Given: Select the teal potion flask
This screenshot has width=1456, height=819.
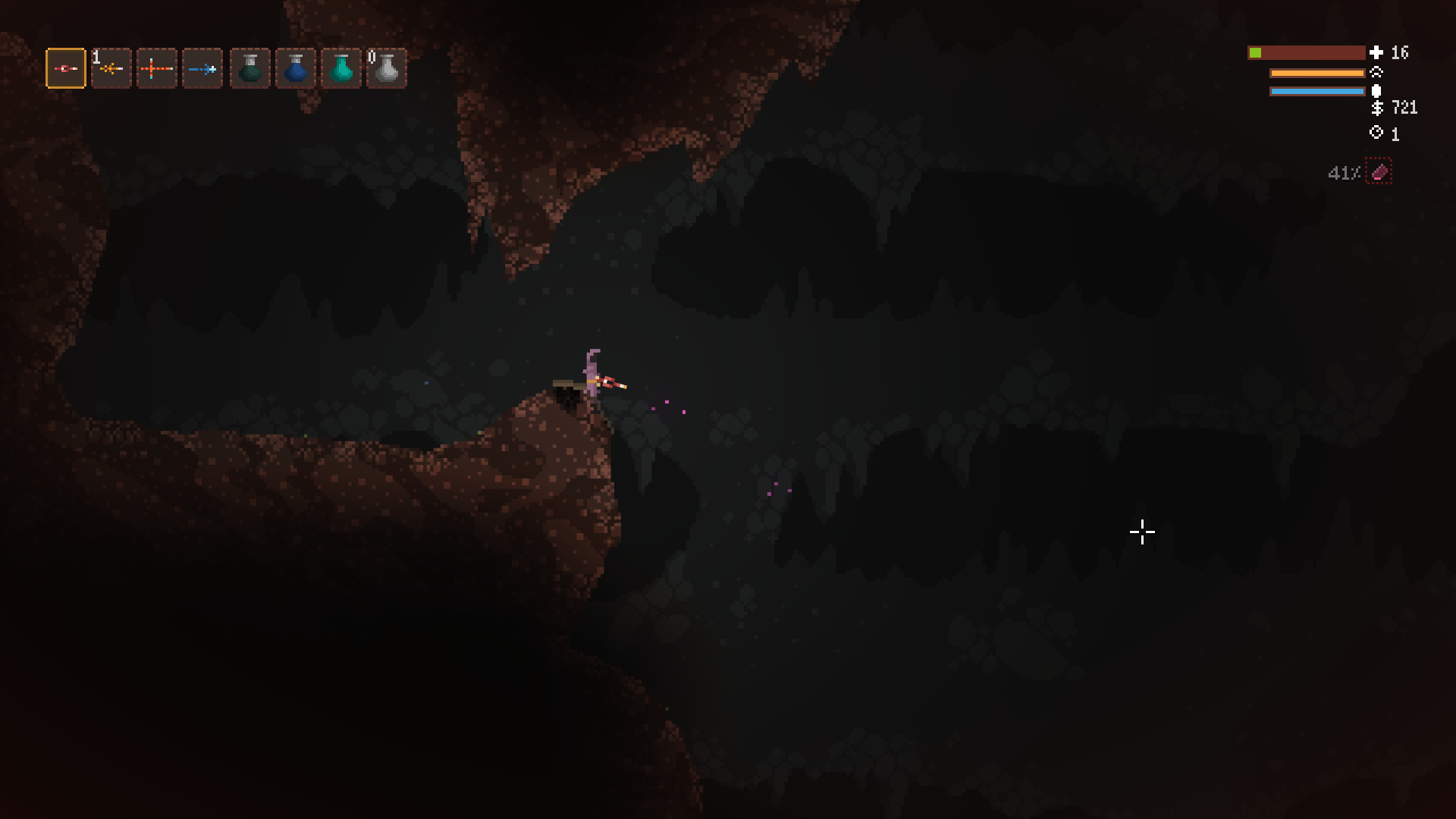Looking at the screenshot, I should click(341, 69).
